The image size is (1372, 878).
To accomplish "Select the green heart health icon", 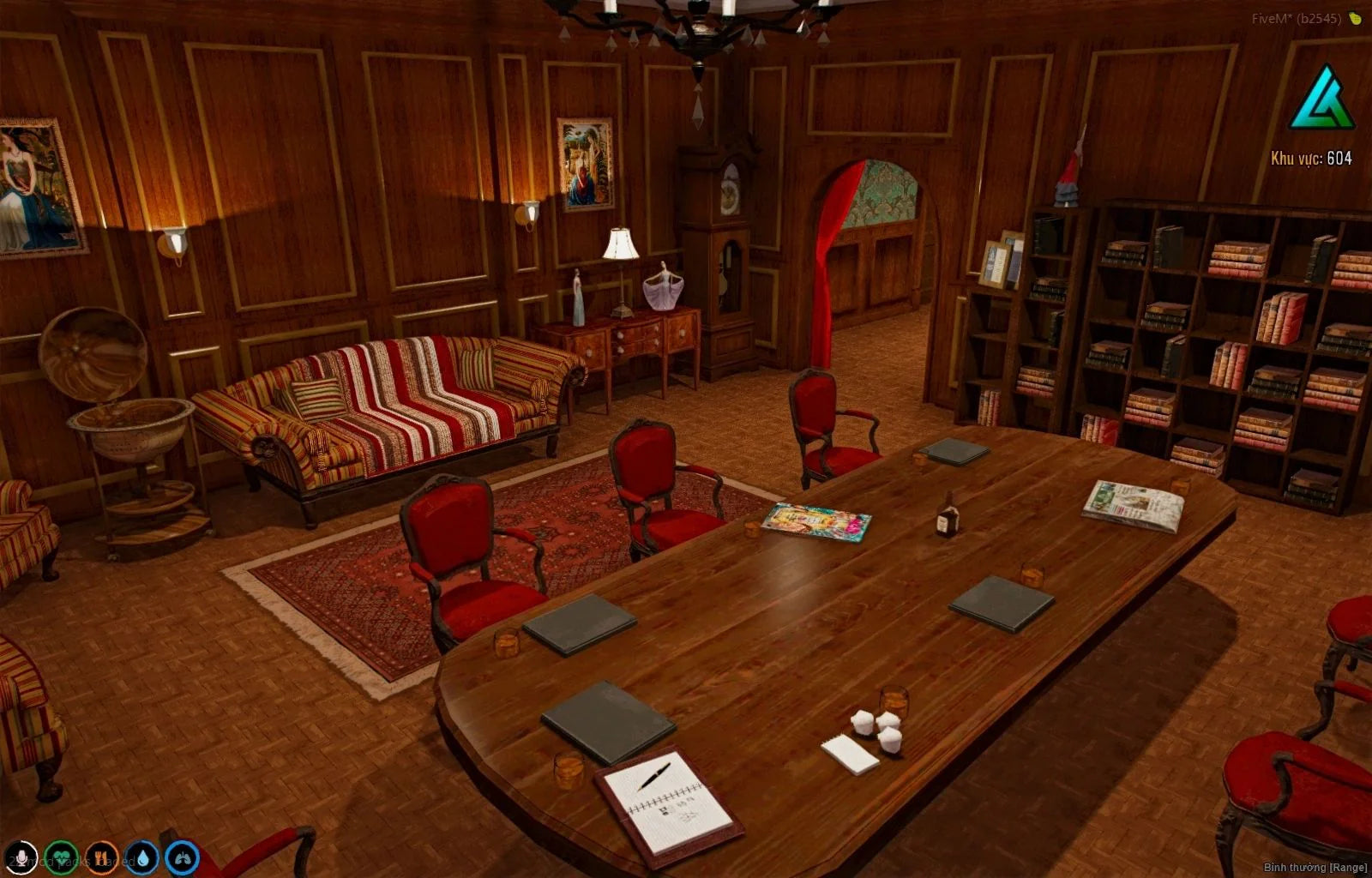I will coord(61,857).
